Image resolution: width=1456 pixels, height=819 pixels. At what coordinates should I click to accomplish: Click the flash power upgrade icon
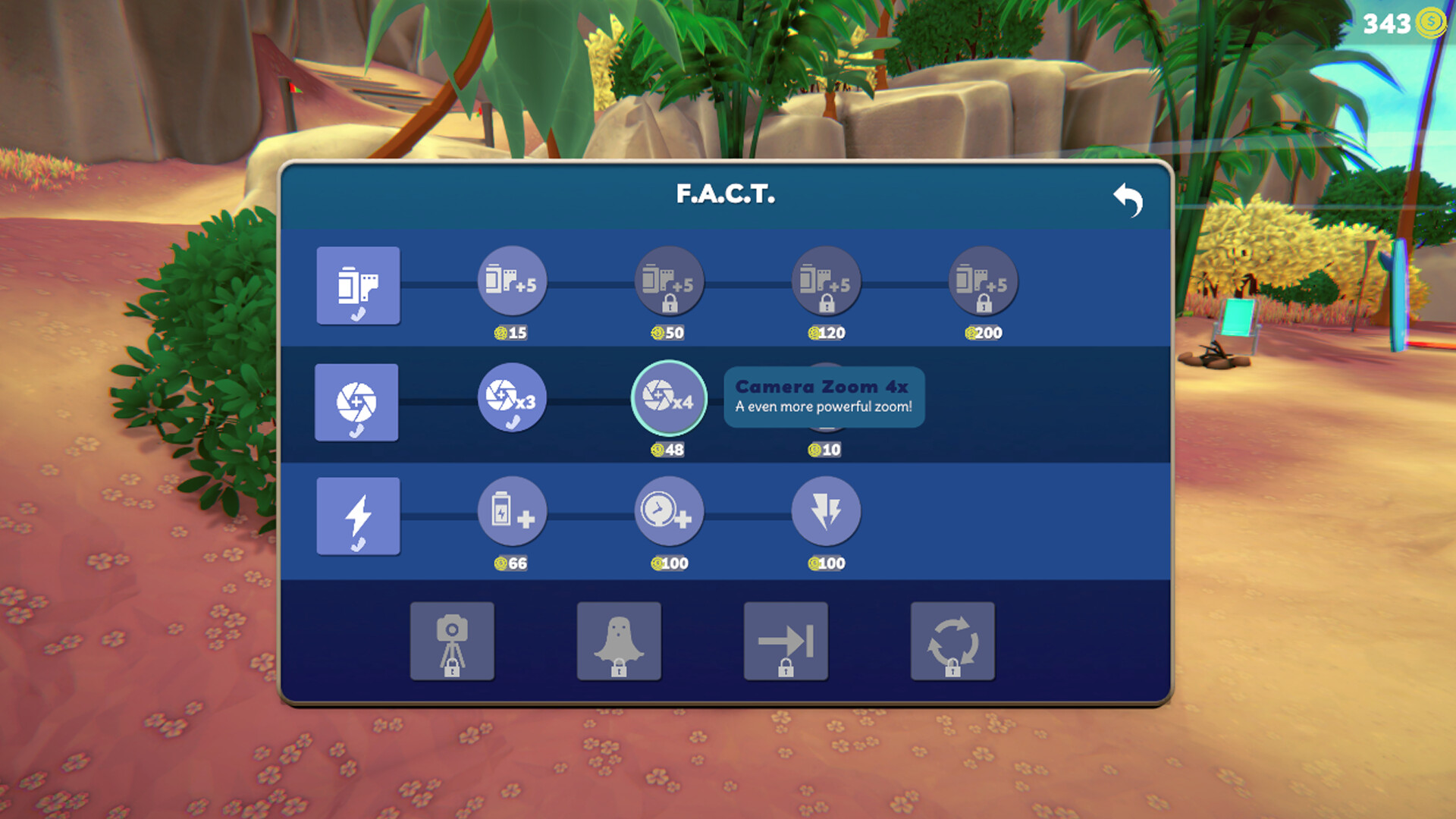pyautogui.click(x=826, y=513)
